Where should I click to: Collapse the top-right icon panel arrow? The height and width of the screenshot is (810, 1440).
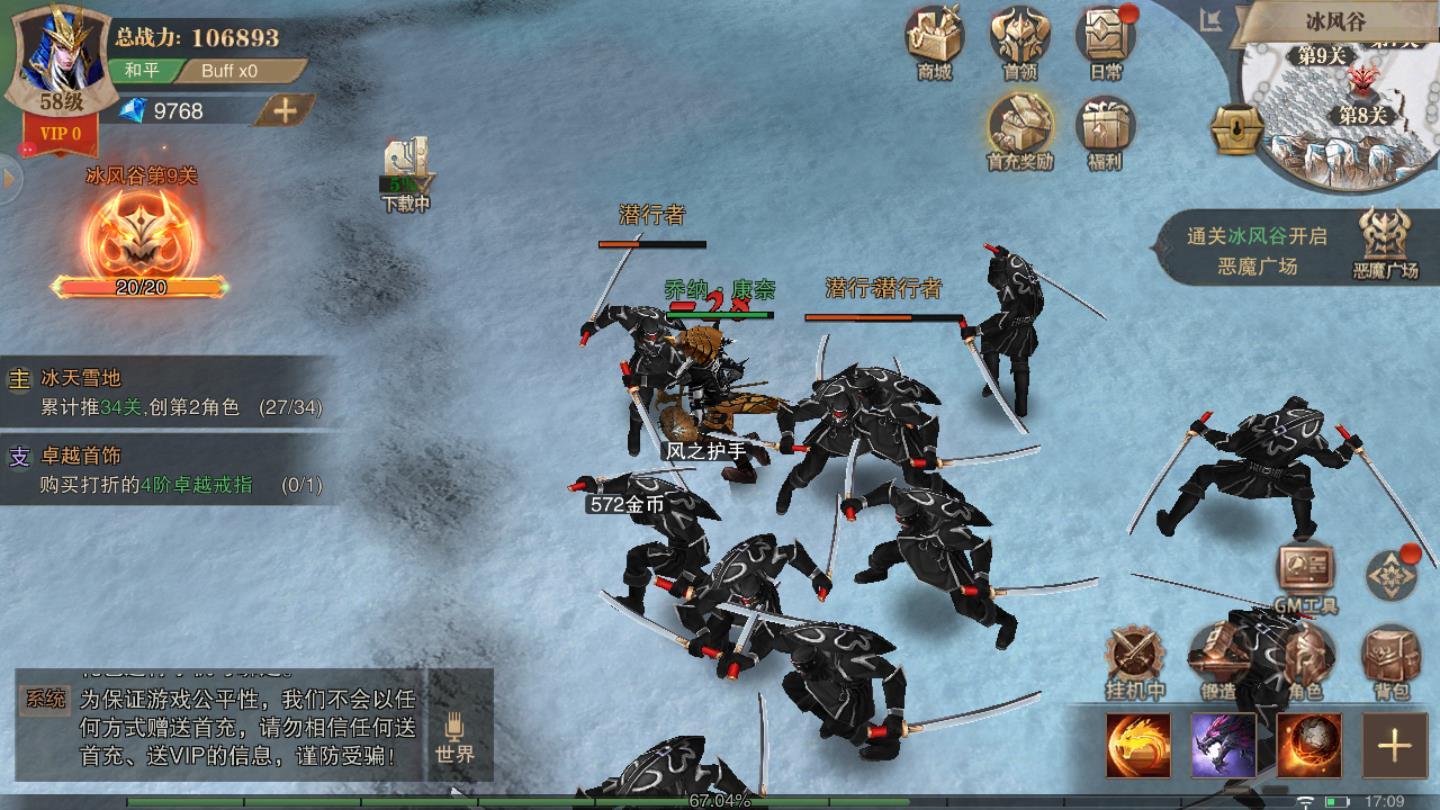coord(1212,21)
